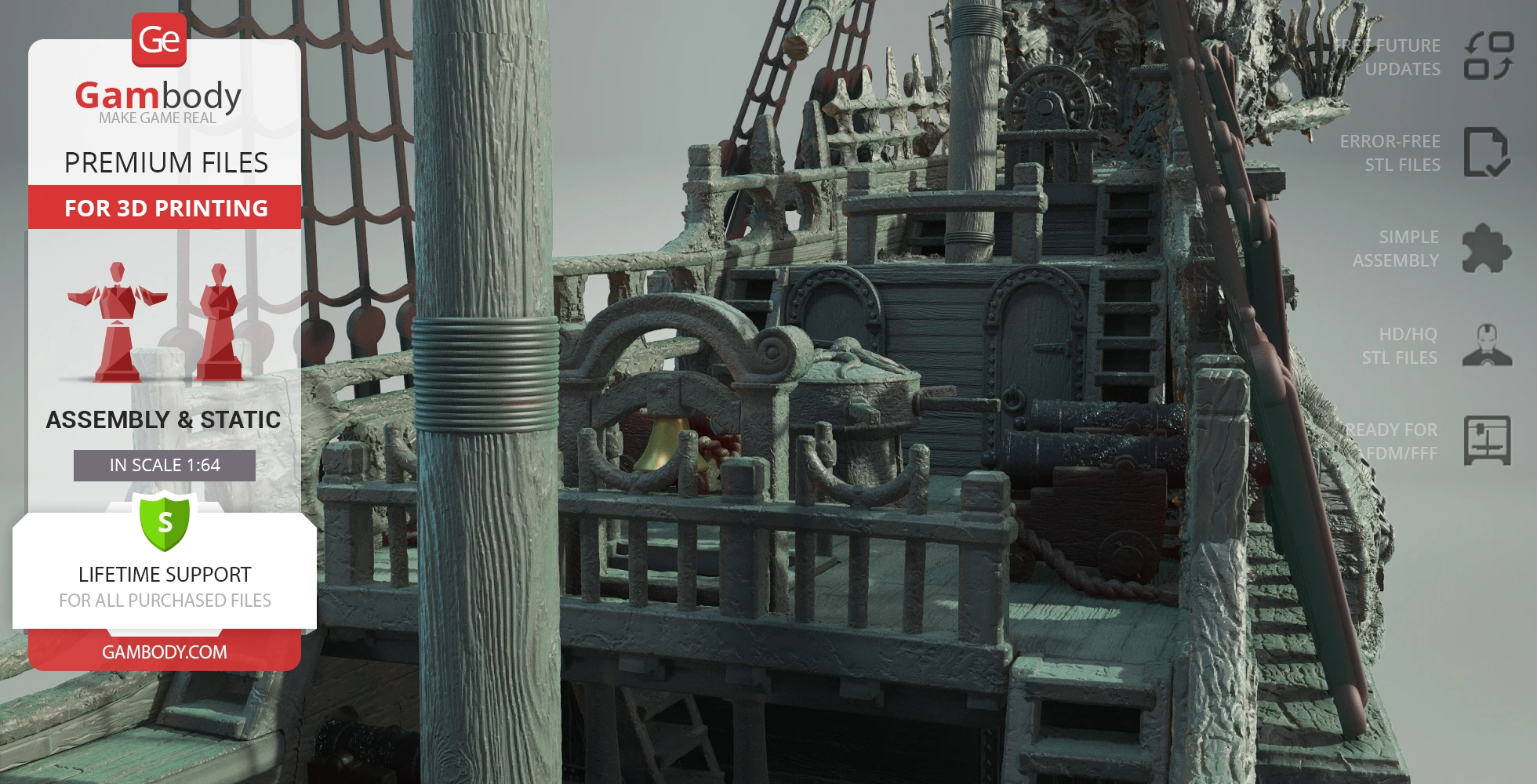Click the Ready for FDM/FFF printer icon
Screen dimensions: 1537x784
(1487, 441)
